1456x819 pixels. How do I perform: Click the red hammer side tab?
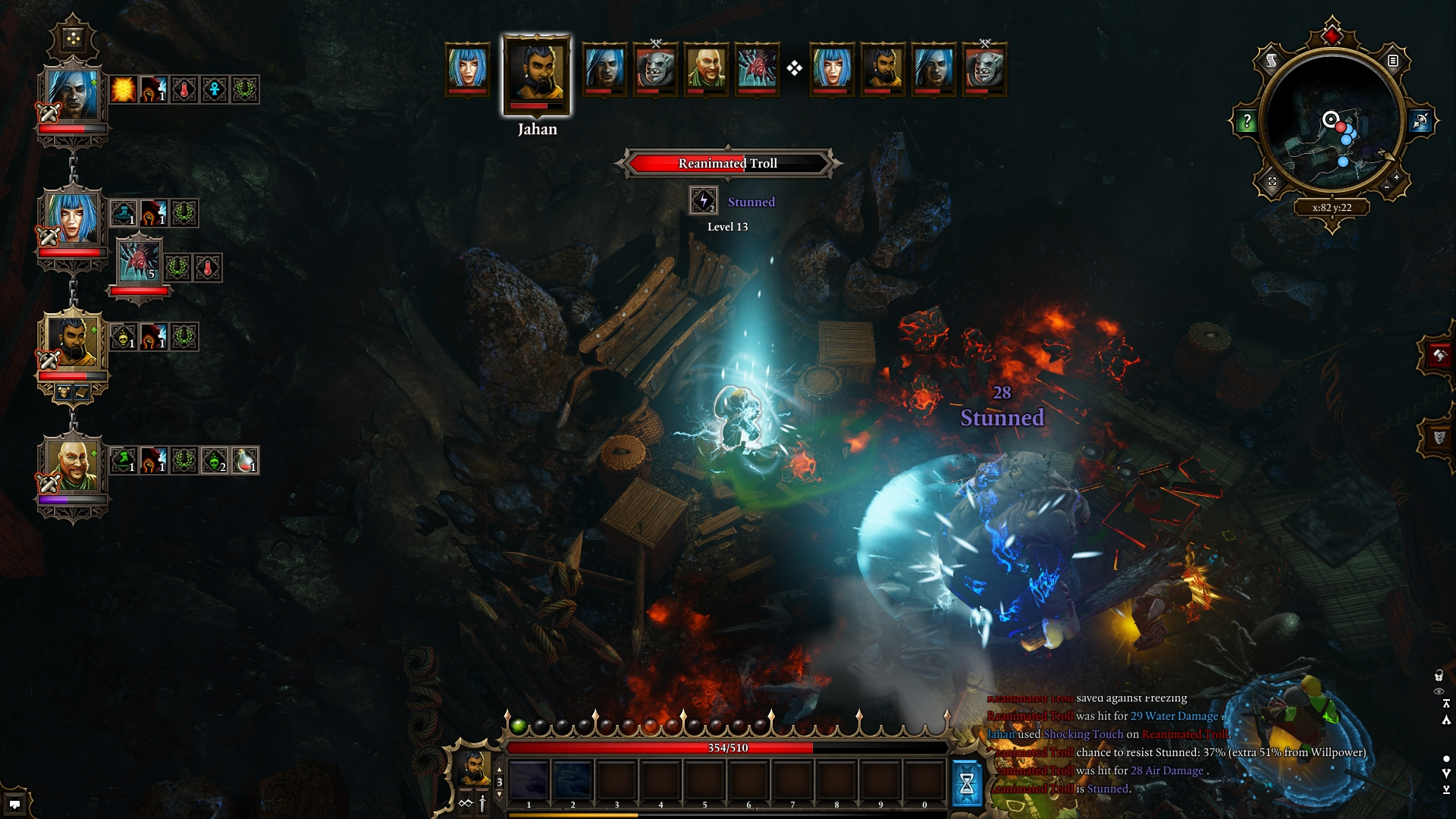[x=1438, y=355]
